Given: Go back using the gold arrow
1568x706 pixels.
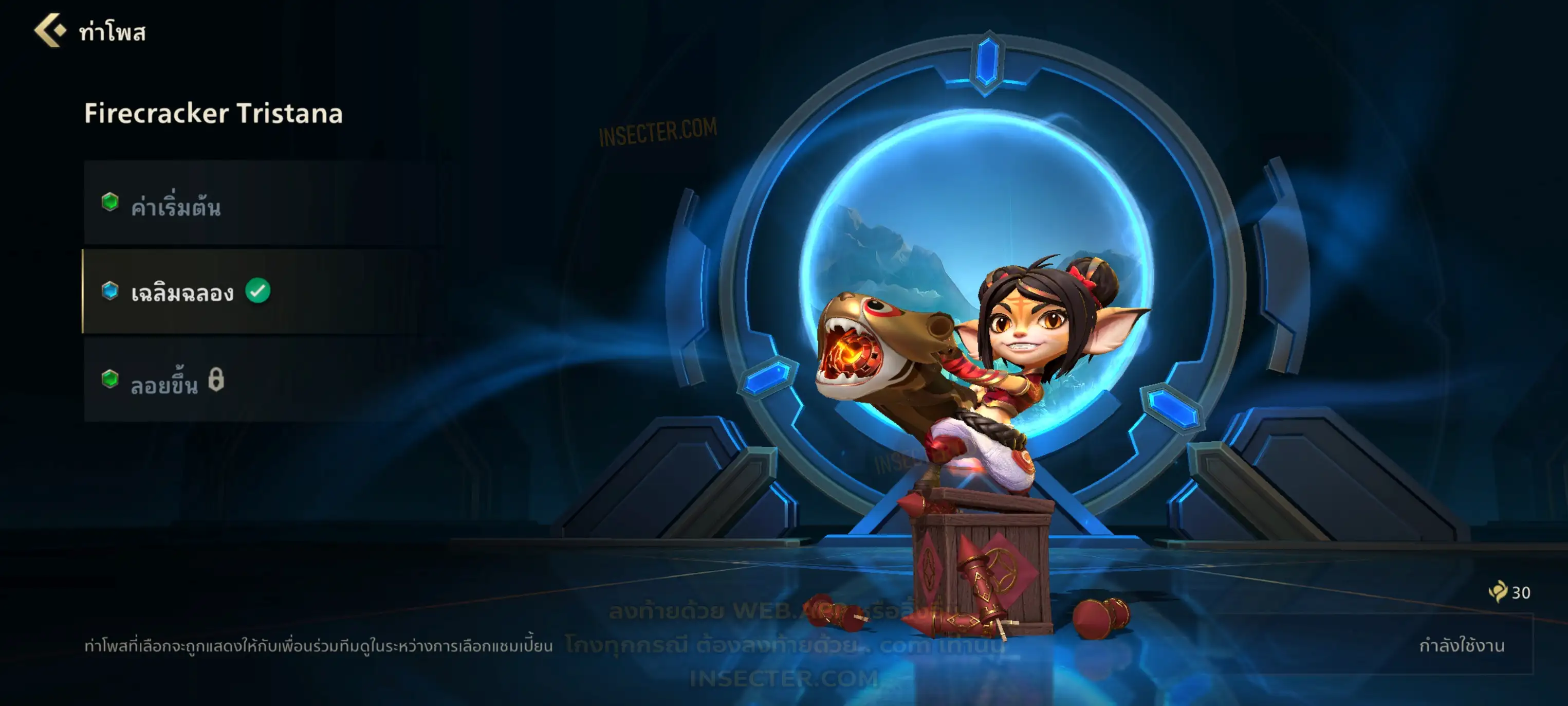Looking at the screenshot, I should click(x=50, y=30).
